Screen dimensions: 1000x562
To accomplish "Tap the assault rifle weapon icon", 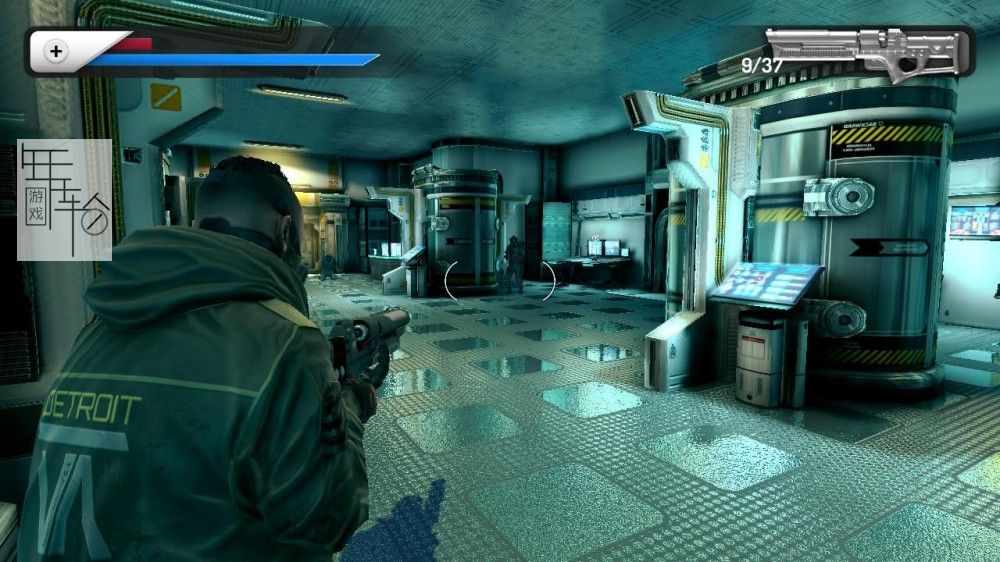I will point(868,52).
